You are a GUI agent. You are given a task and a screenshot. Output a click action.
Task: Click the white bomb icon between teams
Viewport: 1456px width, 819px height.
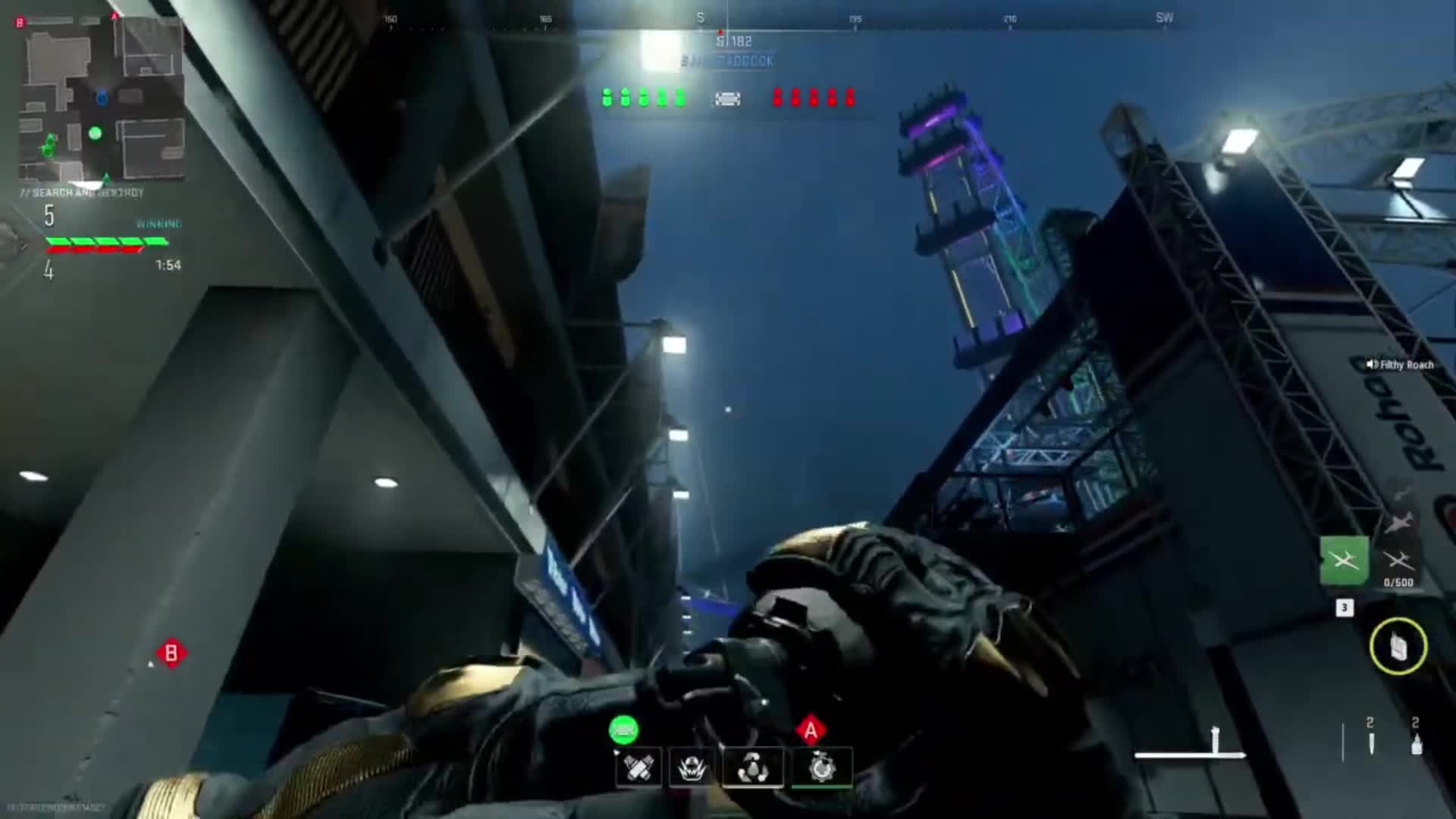point(727,99)
